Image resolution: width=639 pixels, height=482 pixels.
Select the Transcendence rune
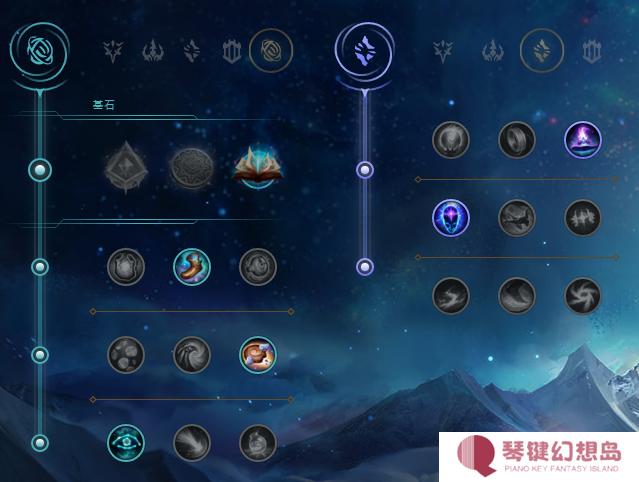coord(451,217)
